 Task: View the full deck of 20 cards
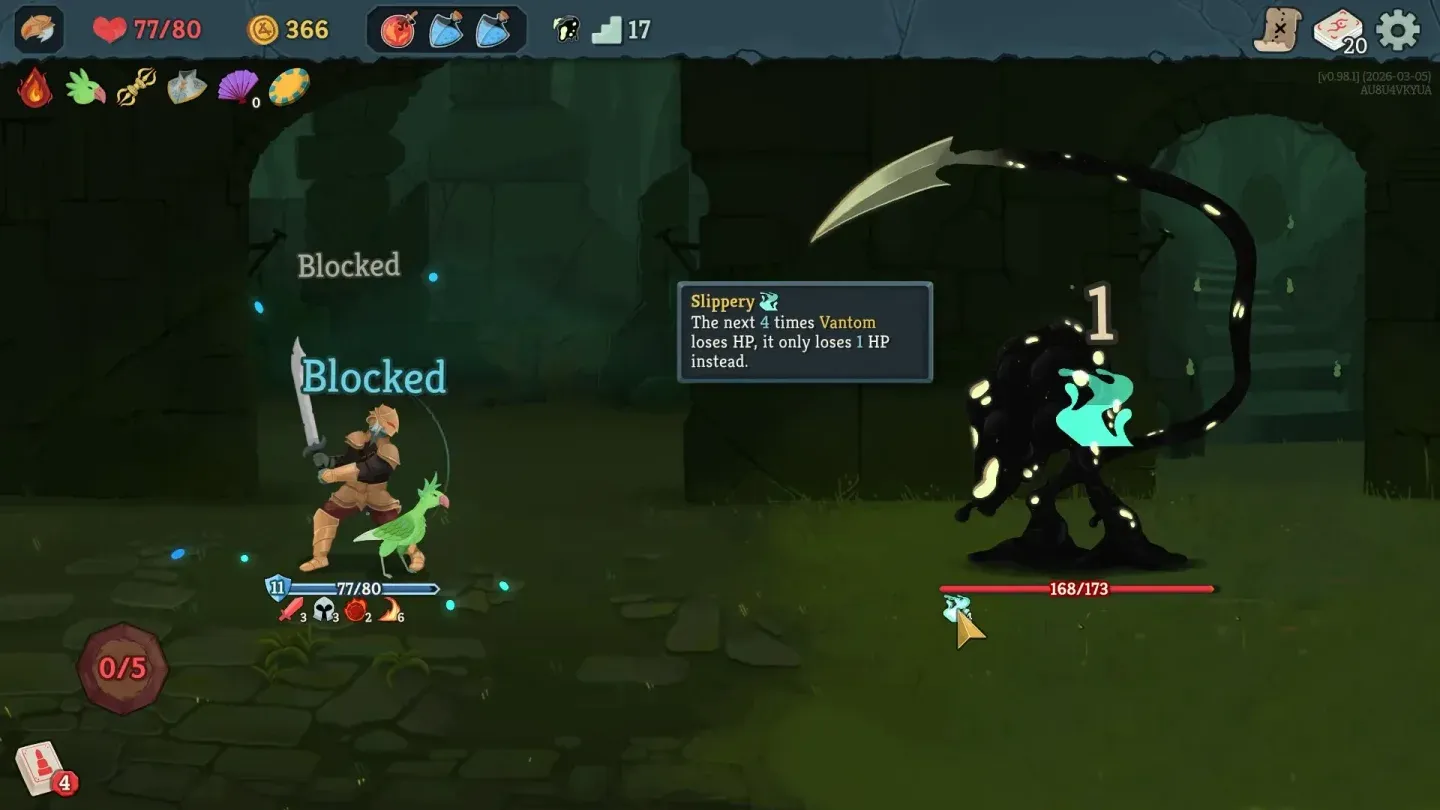click(x=1338, y=30)
